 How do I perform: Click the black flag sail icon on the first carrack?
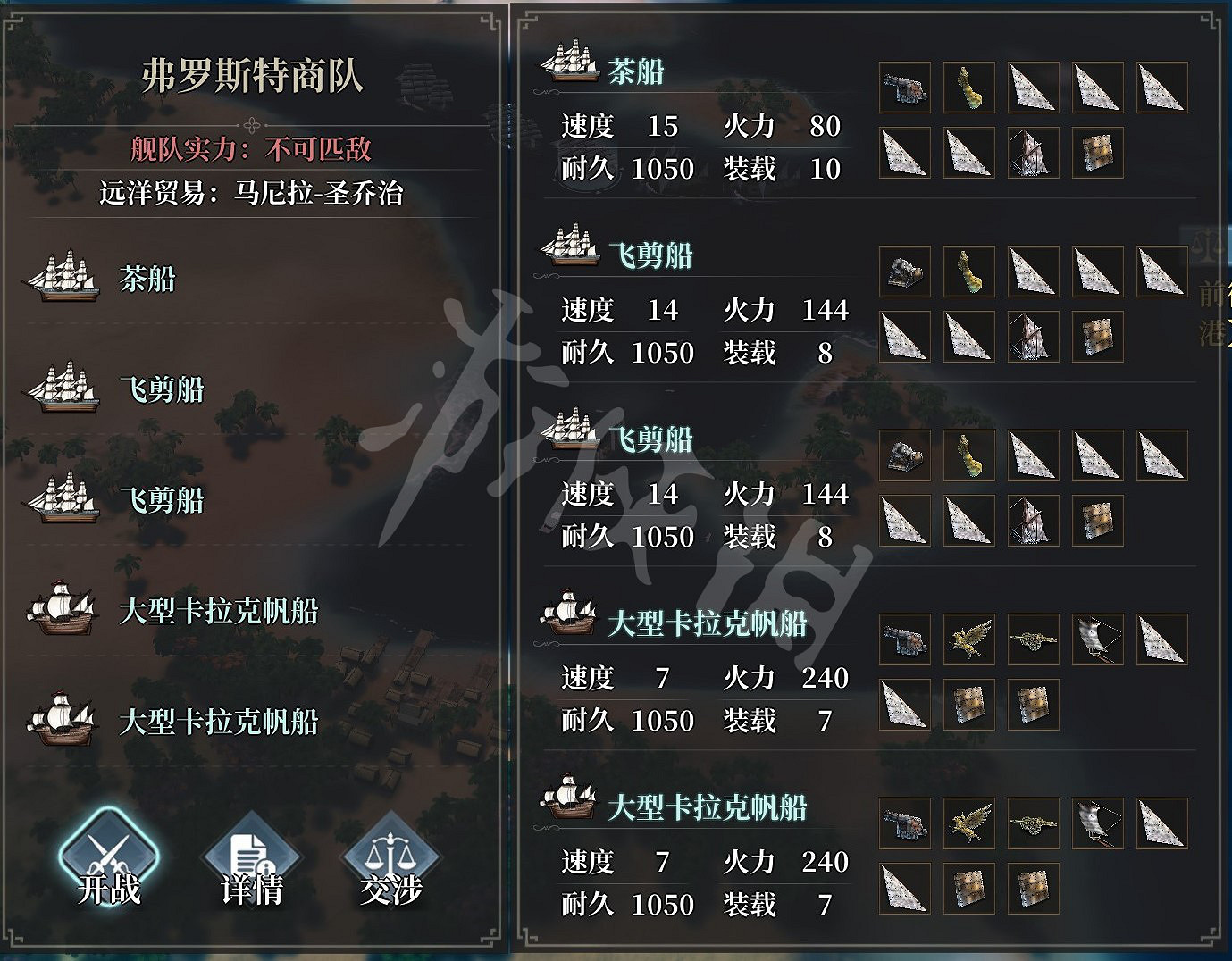click(1098, 640)
